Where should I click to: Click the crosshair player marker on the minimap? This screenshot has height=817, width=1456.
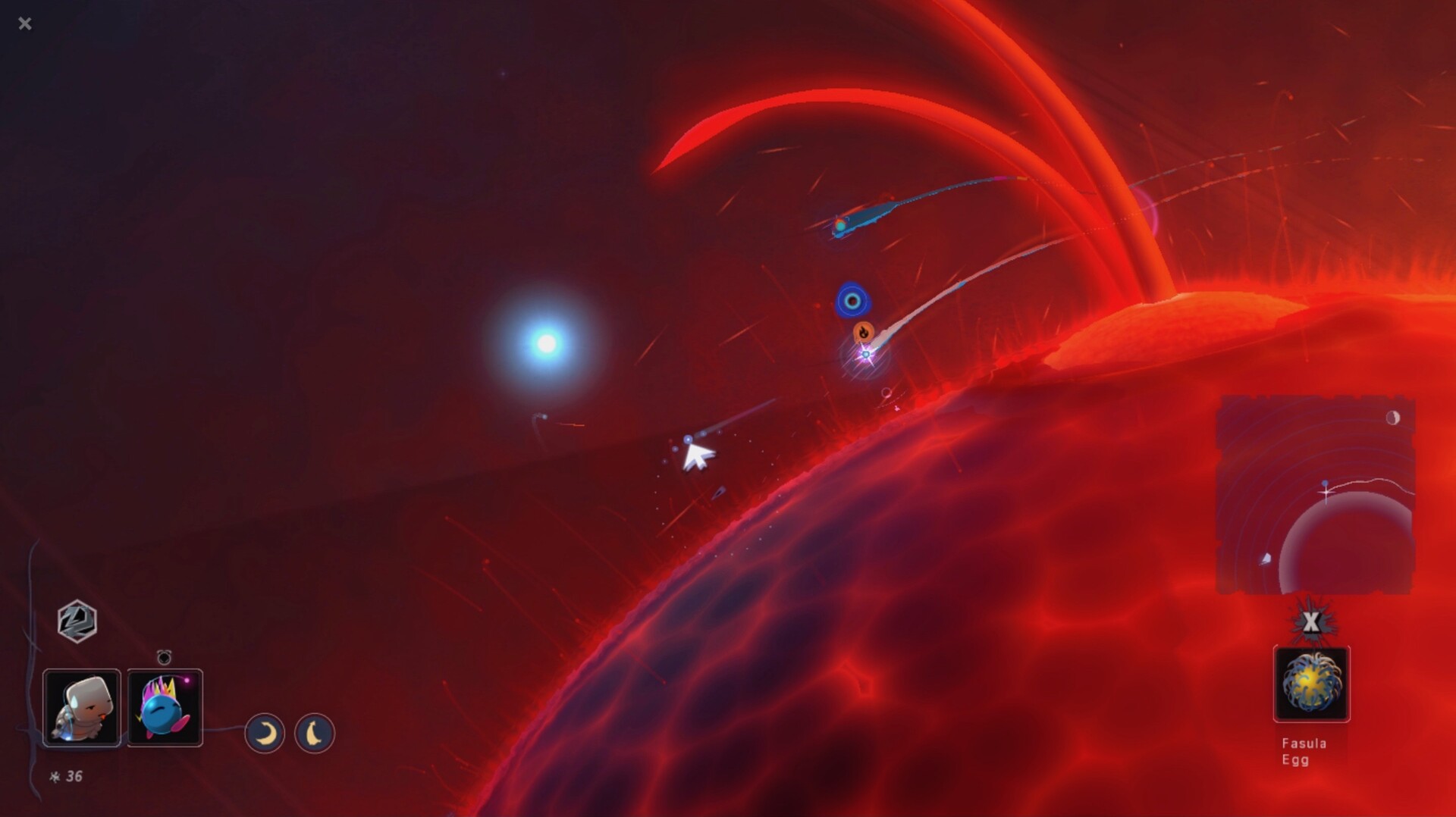[1324, 491]
